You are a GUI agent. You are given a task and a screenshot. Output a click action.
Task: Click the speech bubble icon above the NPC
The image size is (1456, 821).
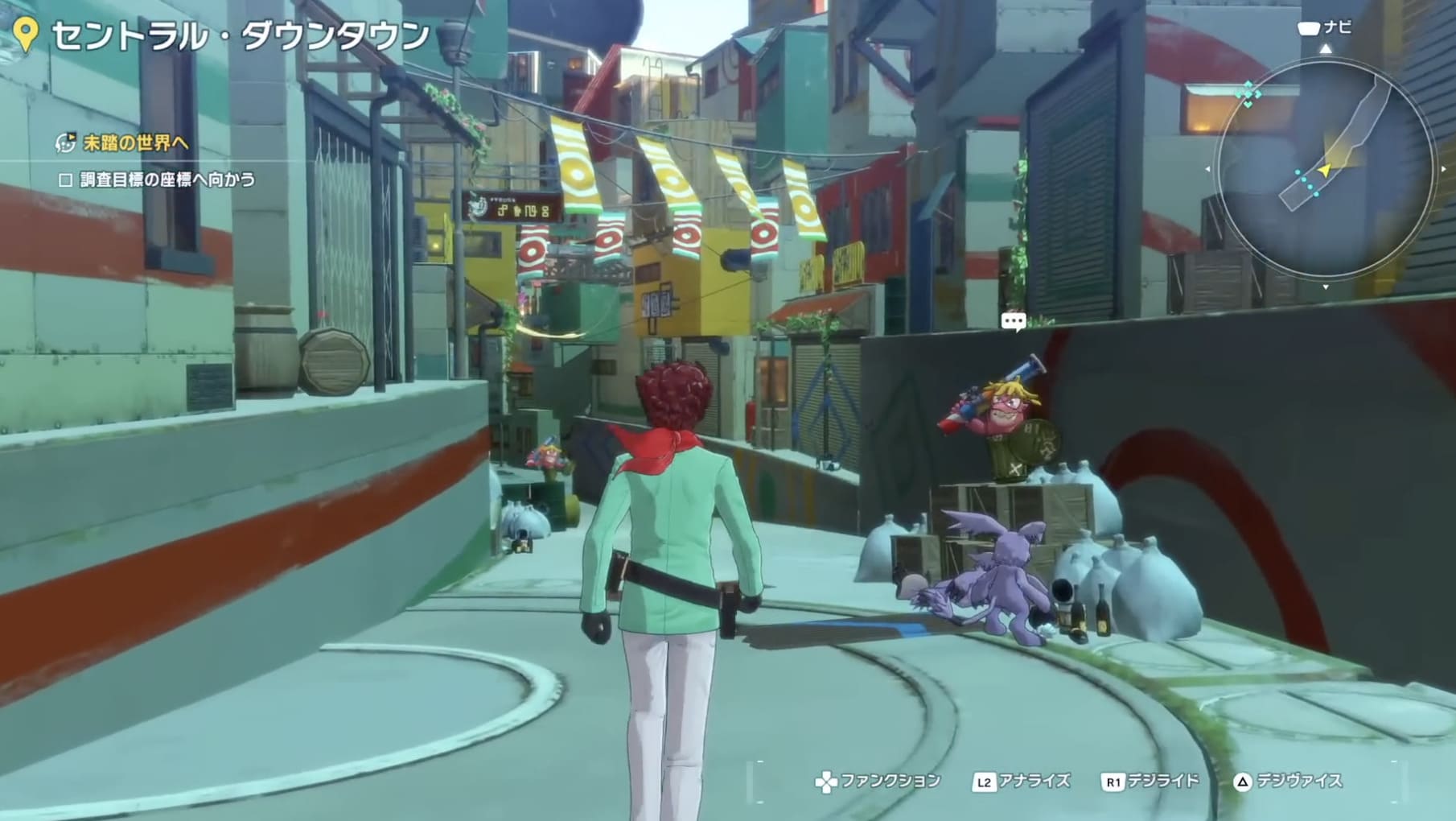click(x=1013, y=322)
